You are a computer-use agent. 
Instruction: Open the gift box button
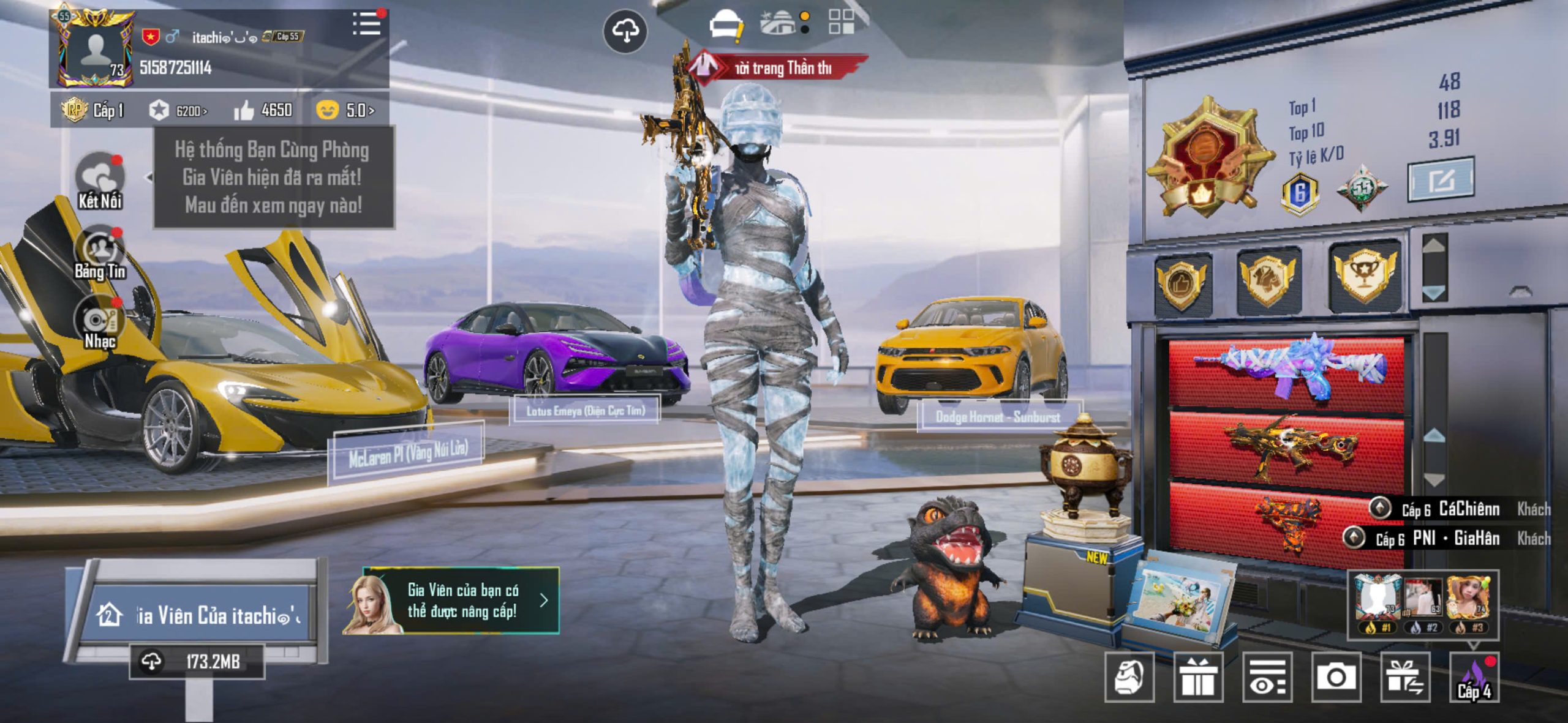pyautogui.click(x=1198, y=677)
